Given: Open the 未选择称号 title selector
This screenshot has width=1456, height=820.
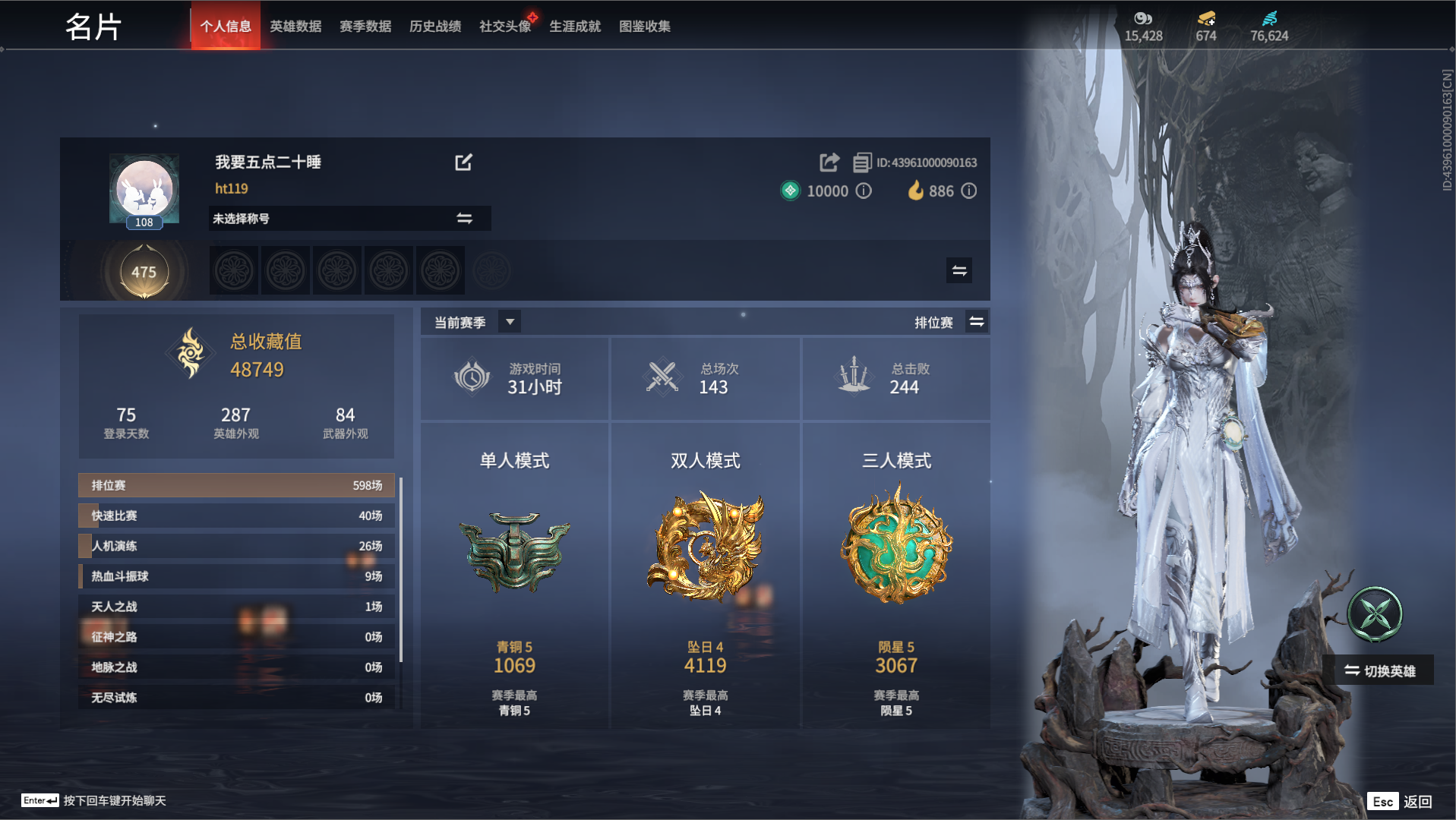Looking at the screenshot, I should (x=349, y=219).
